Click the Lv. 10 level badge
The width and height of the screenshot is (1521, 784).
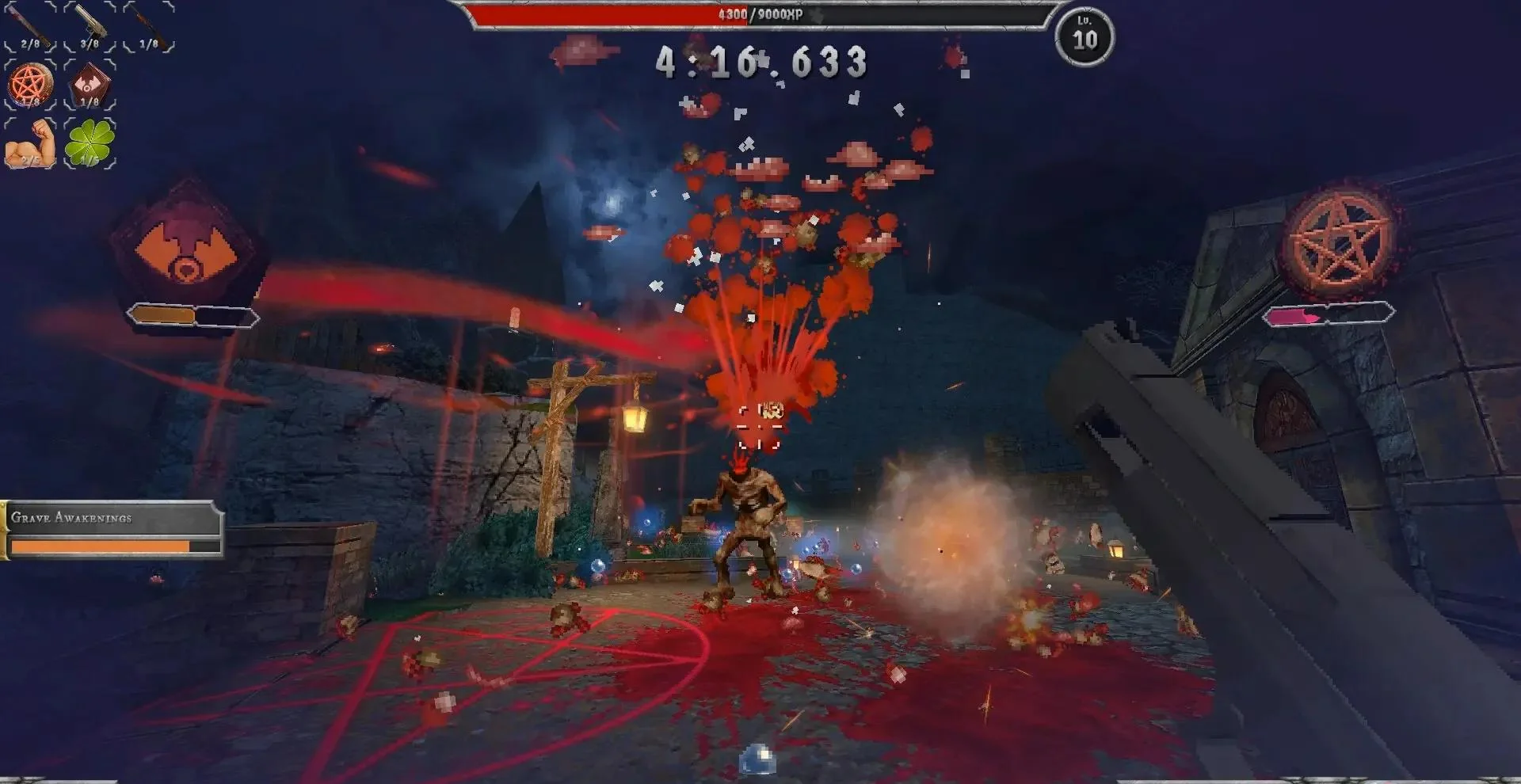click(x=1085, y=33)
